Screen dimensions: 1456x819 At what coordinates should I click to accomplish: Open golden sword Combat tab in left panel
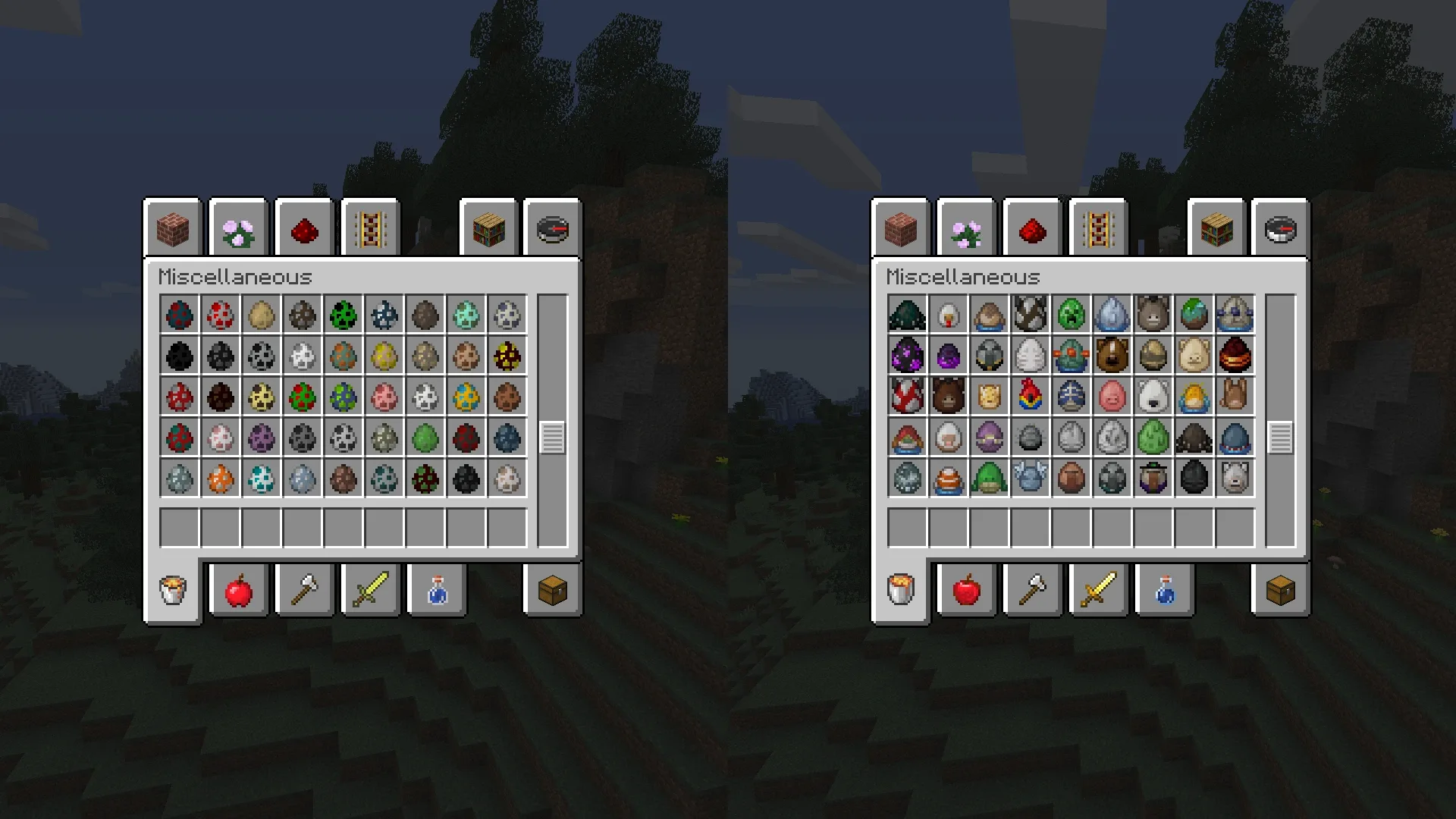click(x=371, y=590)
